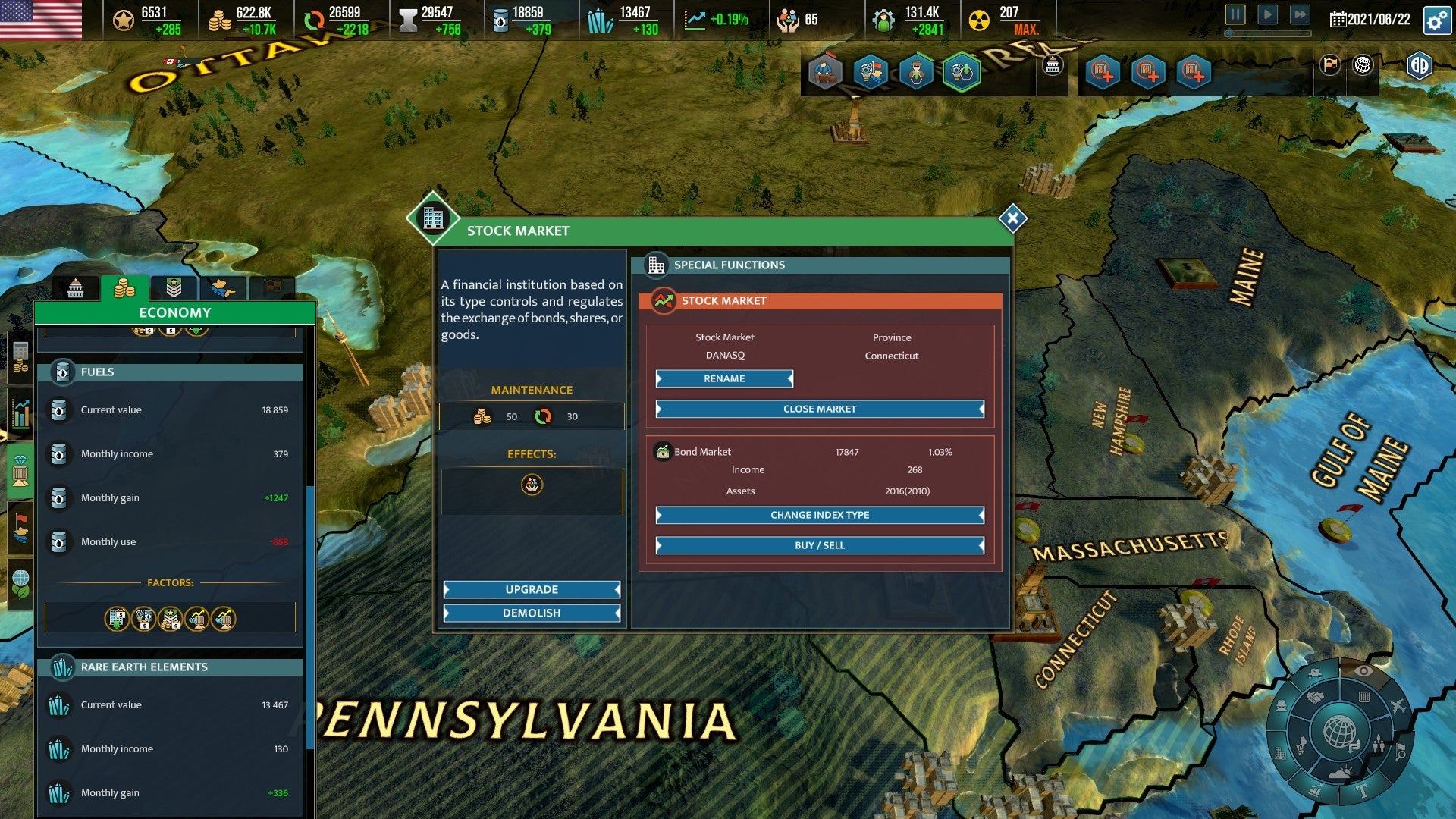Select the Economy coins tab icon
The image size is (1456, 819).
tap(123, 287)
